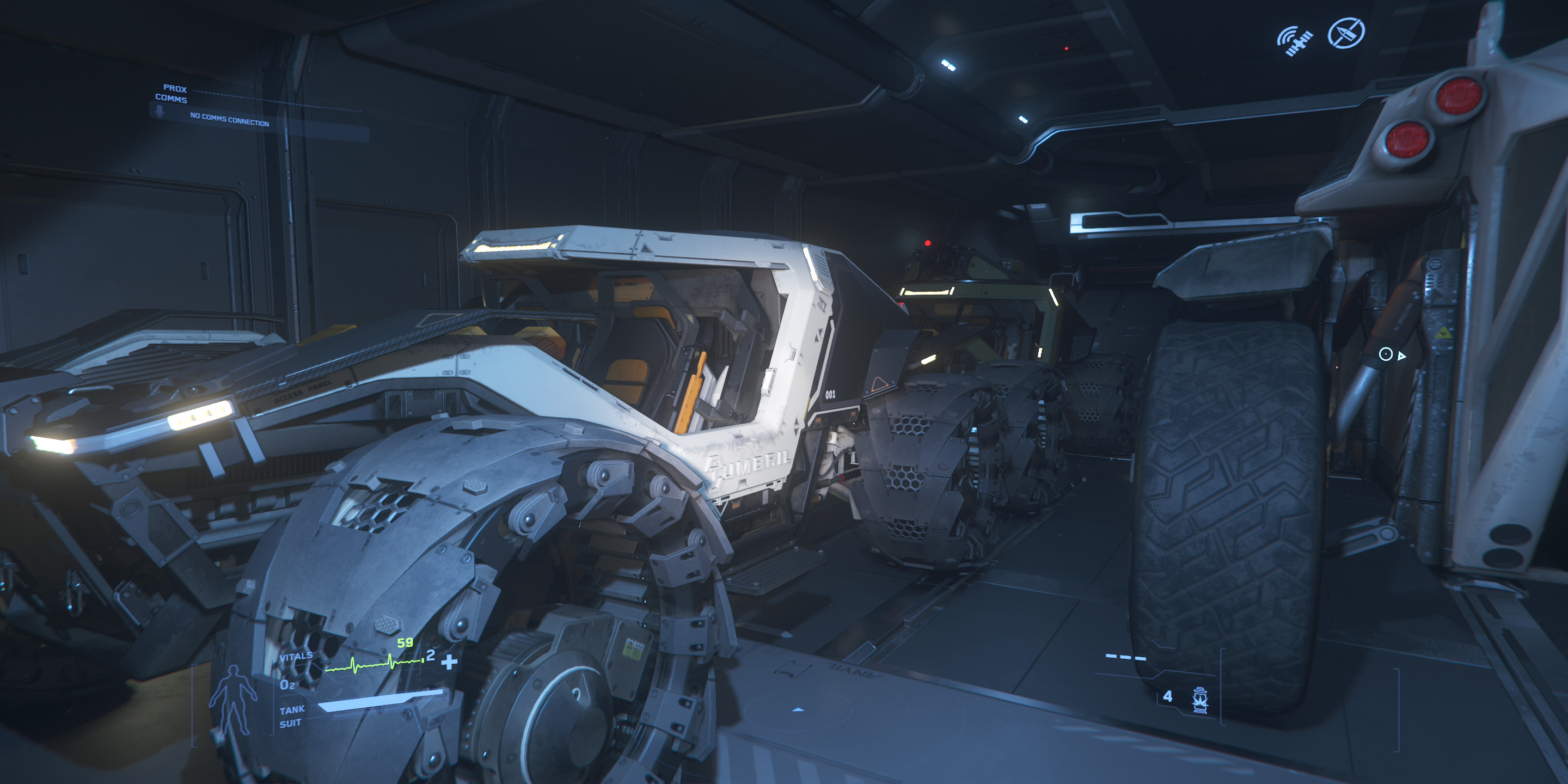
Task: Click the medical plus icon beside vitals
Action: [x=449, y=661]
